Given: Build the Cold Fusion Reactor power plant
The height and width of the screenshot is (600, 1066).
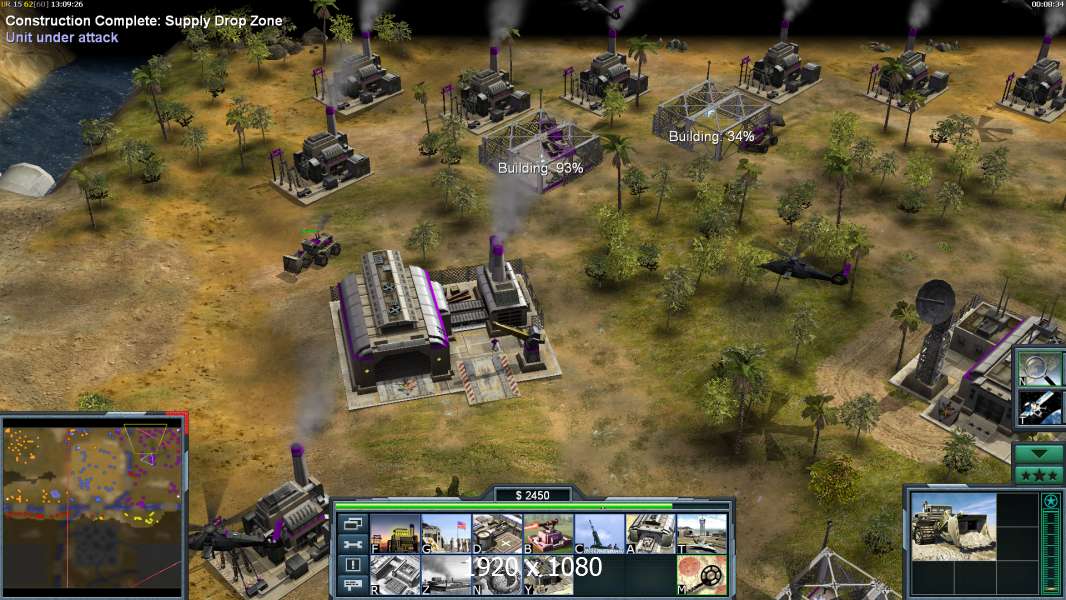Looking at the screenshot, I should 395,533.
